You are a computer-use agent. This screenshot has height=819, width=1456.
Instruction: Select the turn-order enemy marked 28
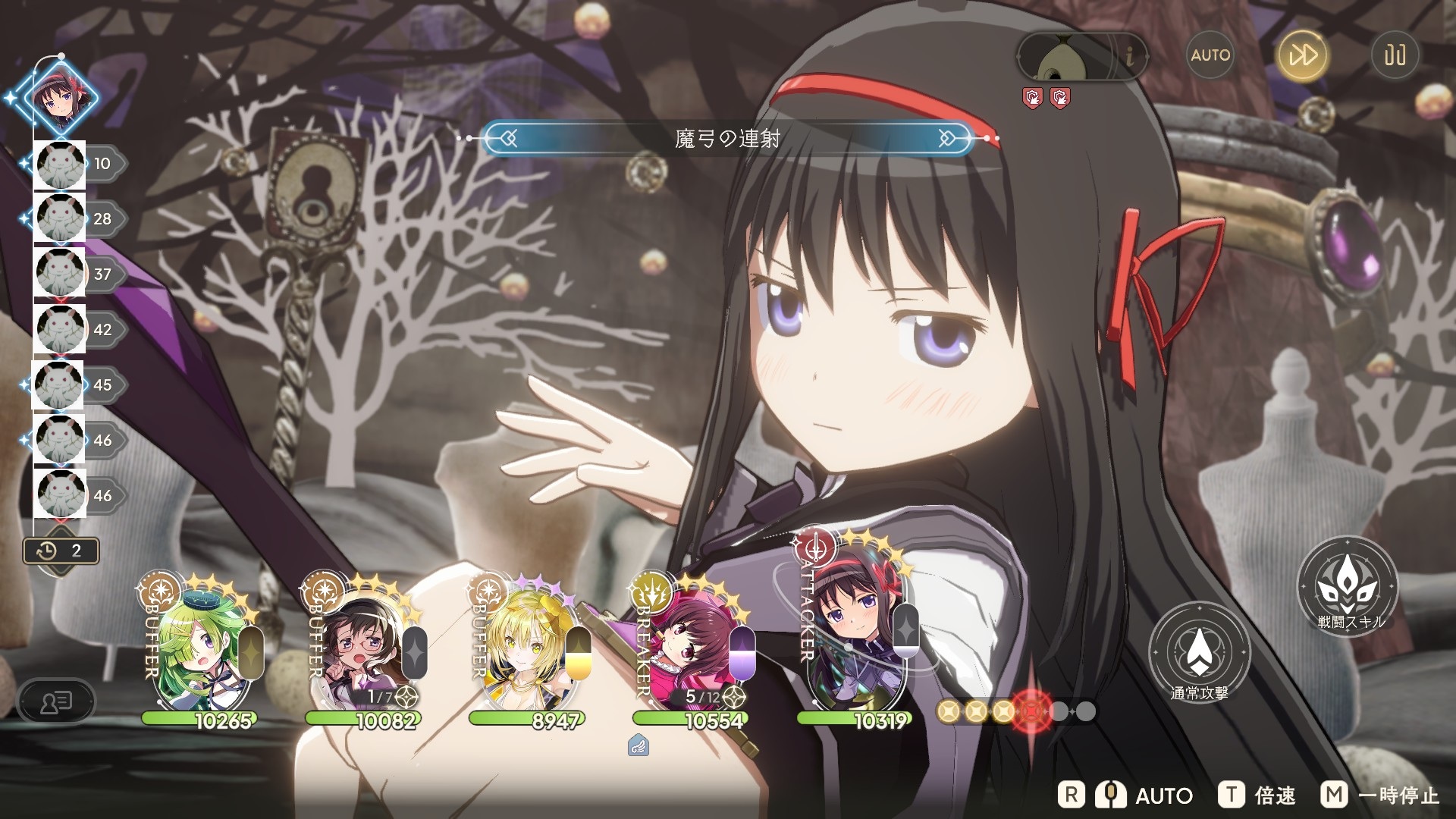coord(61,219)
